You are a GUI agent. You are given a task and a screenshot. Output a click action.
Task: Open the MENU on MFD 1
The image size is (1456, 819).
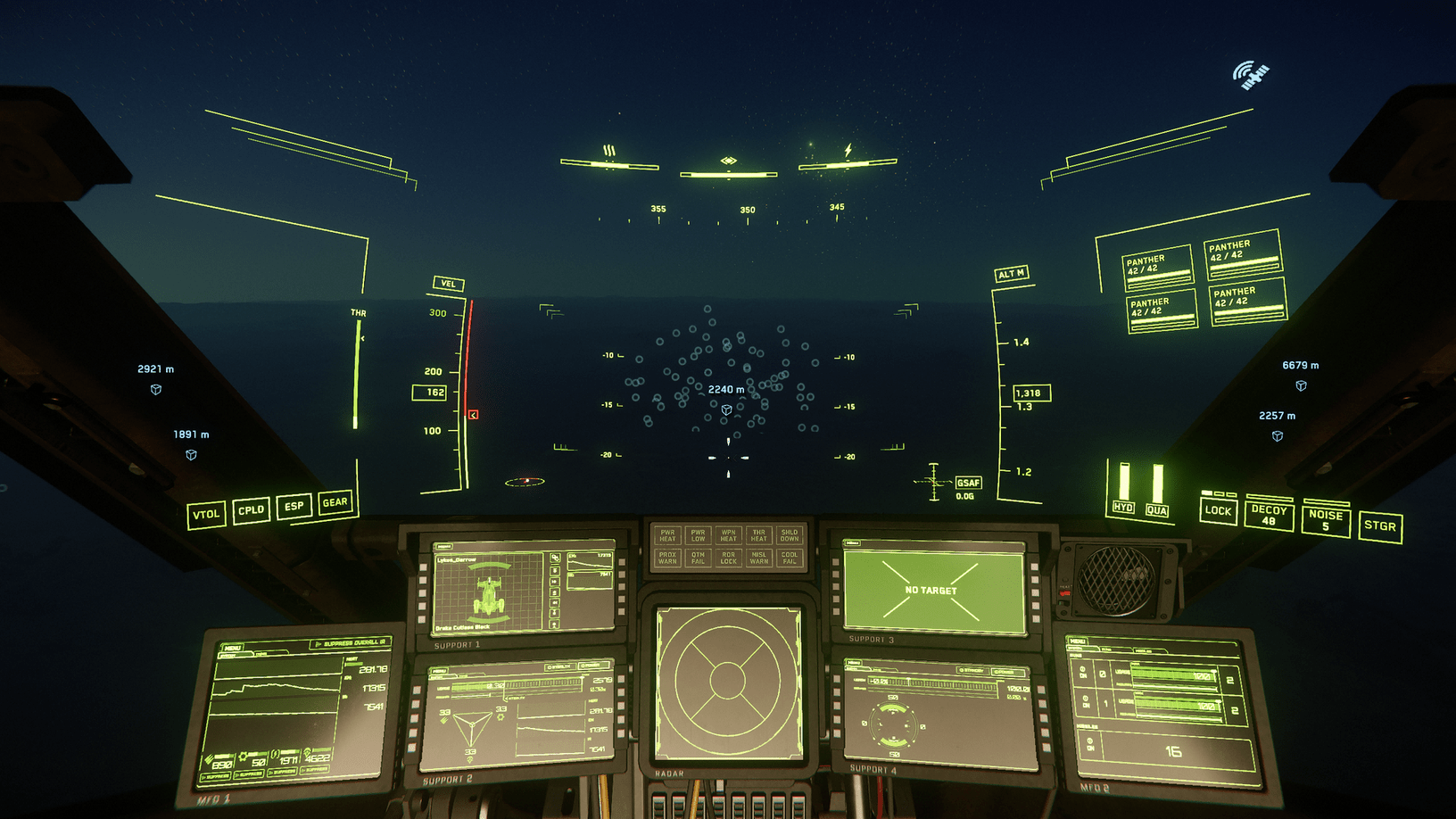(x=233, y=648)
